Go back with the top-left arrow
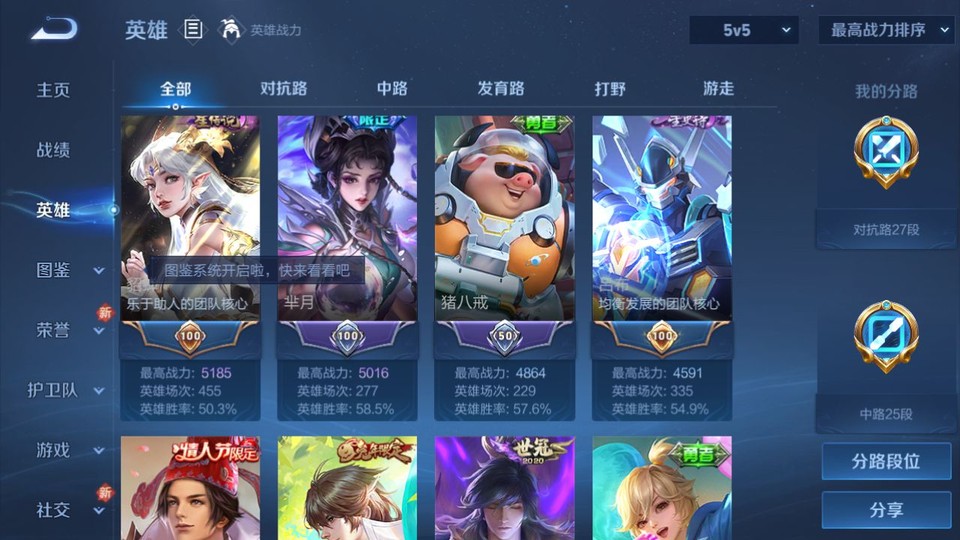960x540 pixels. click(54, 30)
